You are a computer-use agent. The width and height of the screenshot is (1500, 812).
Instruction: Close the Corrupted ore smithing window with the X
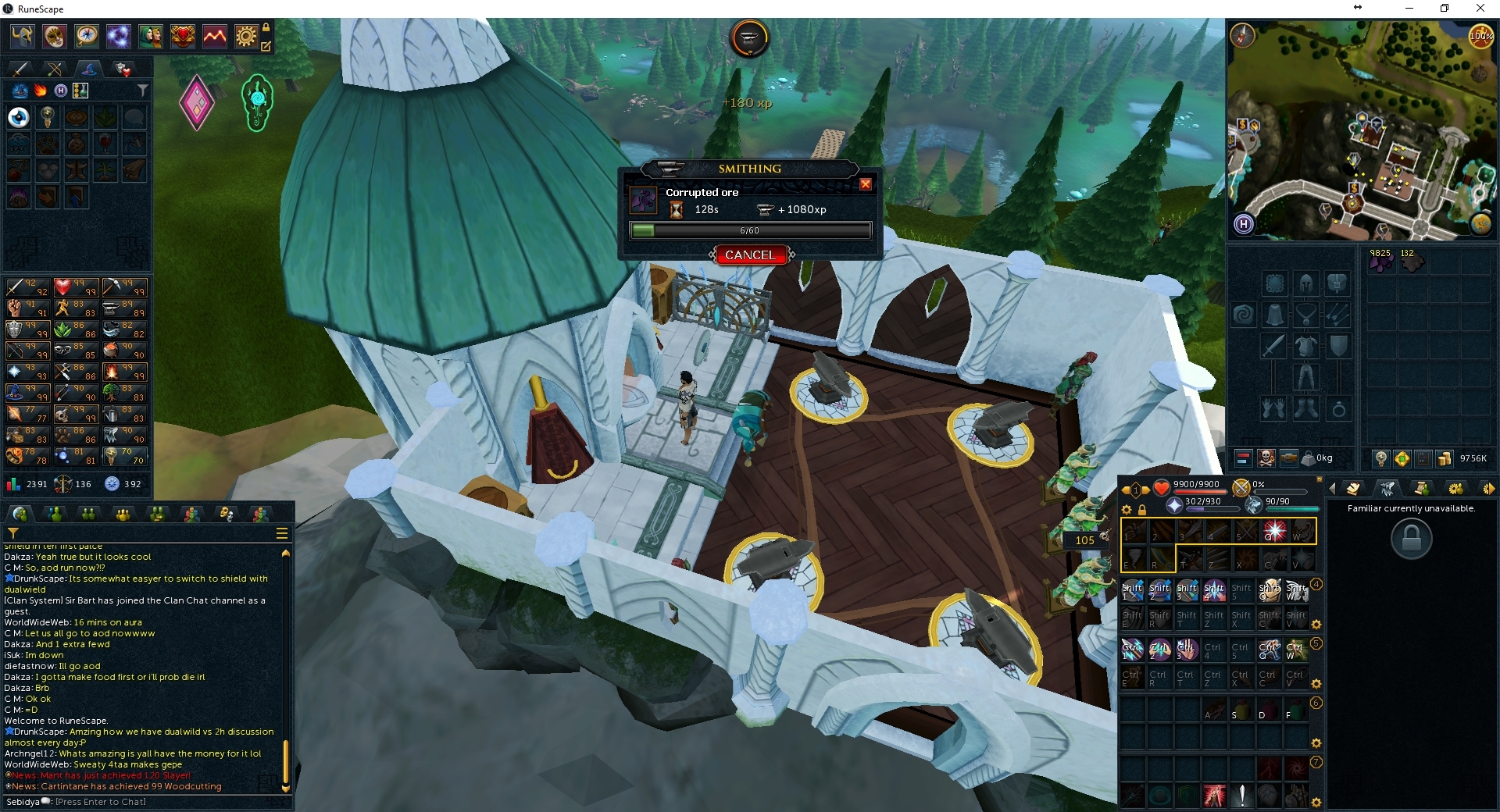(x=866, y=184)
